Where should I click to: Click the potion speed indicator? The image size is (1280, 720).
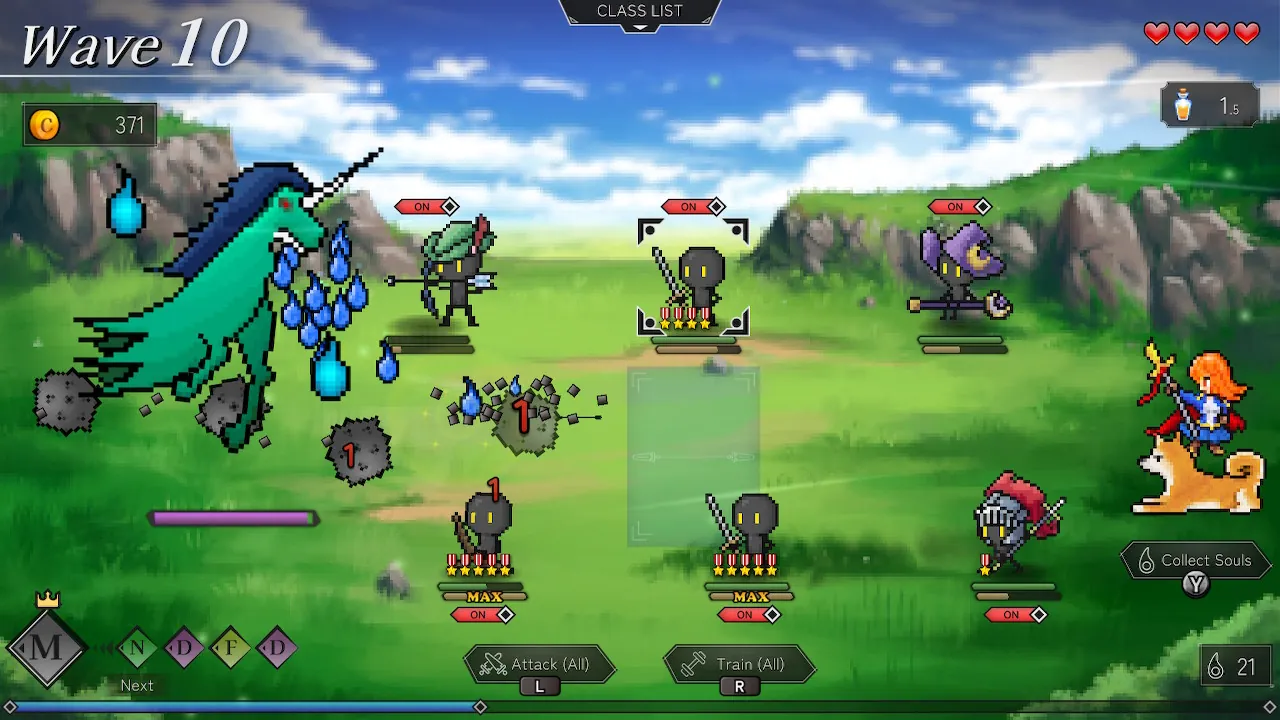pyautogui.click(x=1209, y=106)
